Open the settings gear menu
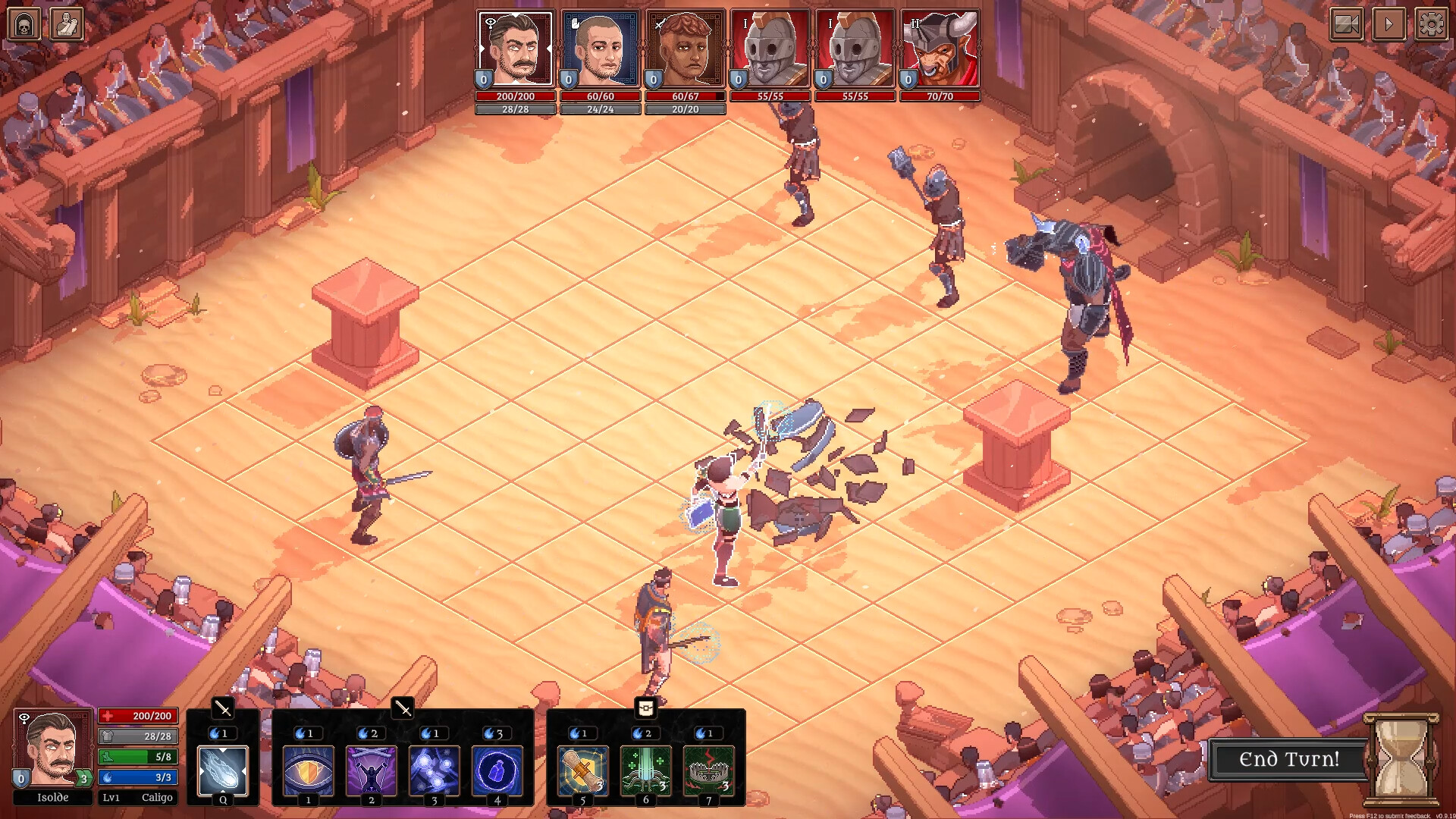1456x819 pixels. 1430,24
